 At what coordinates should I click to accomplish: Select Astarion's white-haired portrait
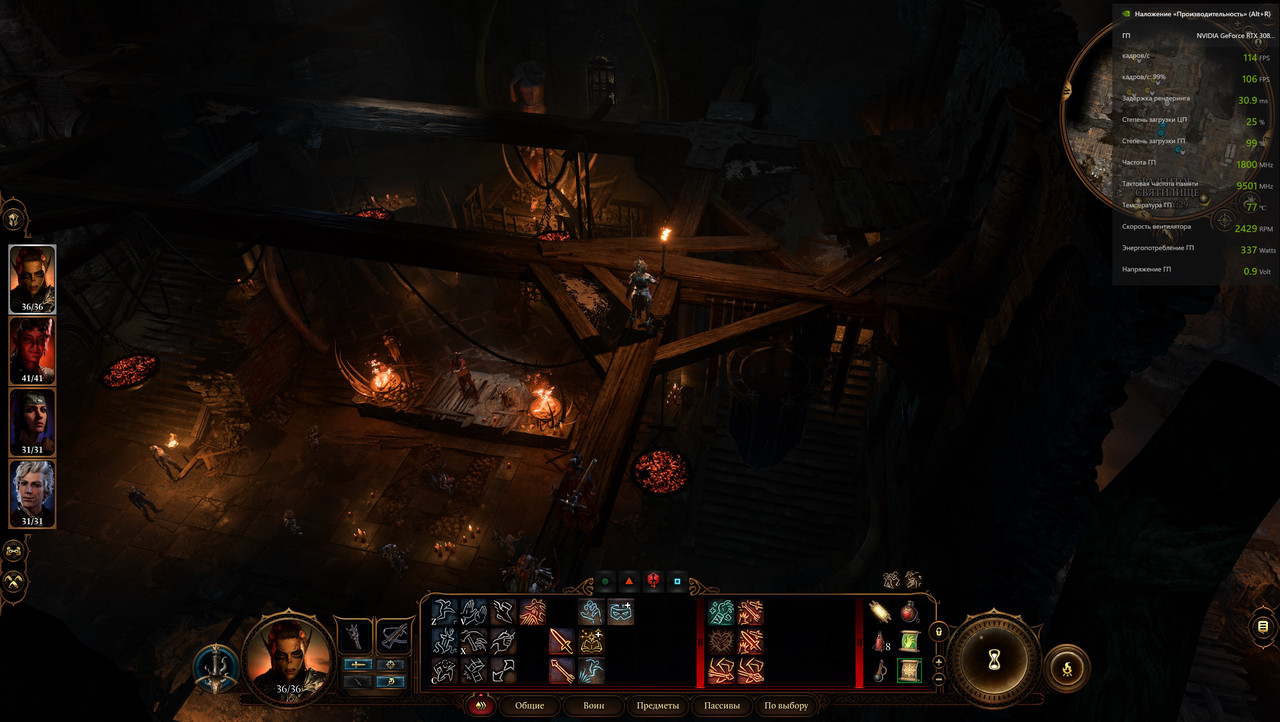point(33,493)
